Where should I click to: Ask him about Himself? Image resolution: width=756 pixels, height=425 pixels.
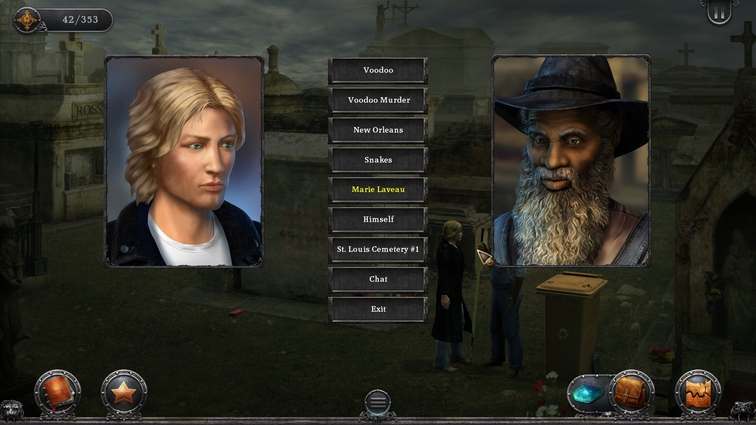tap(378, 219)
